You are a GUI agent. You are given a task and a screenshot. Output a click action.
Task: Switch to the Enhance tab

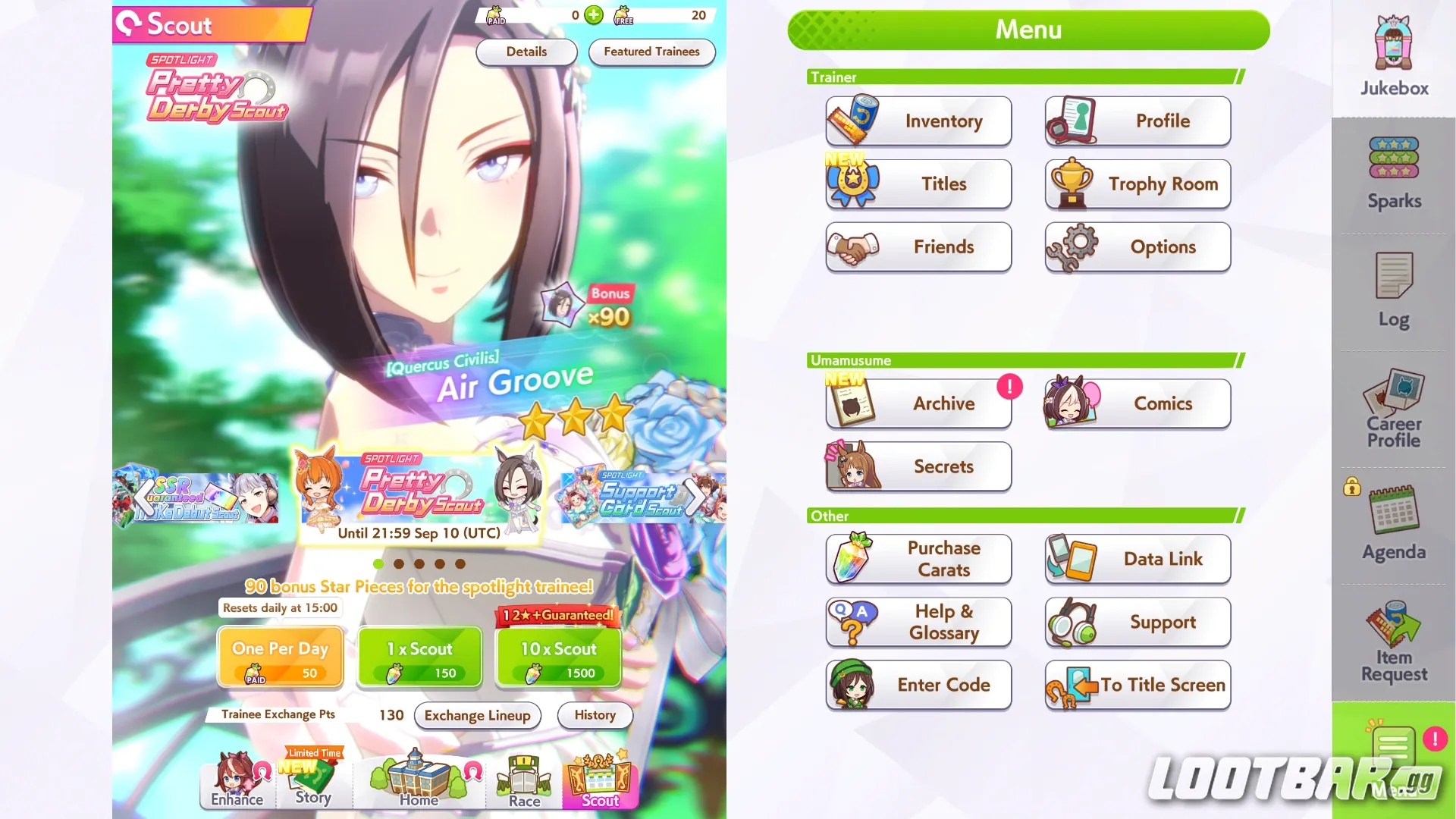click(236, 781)
